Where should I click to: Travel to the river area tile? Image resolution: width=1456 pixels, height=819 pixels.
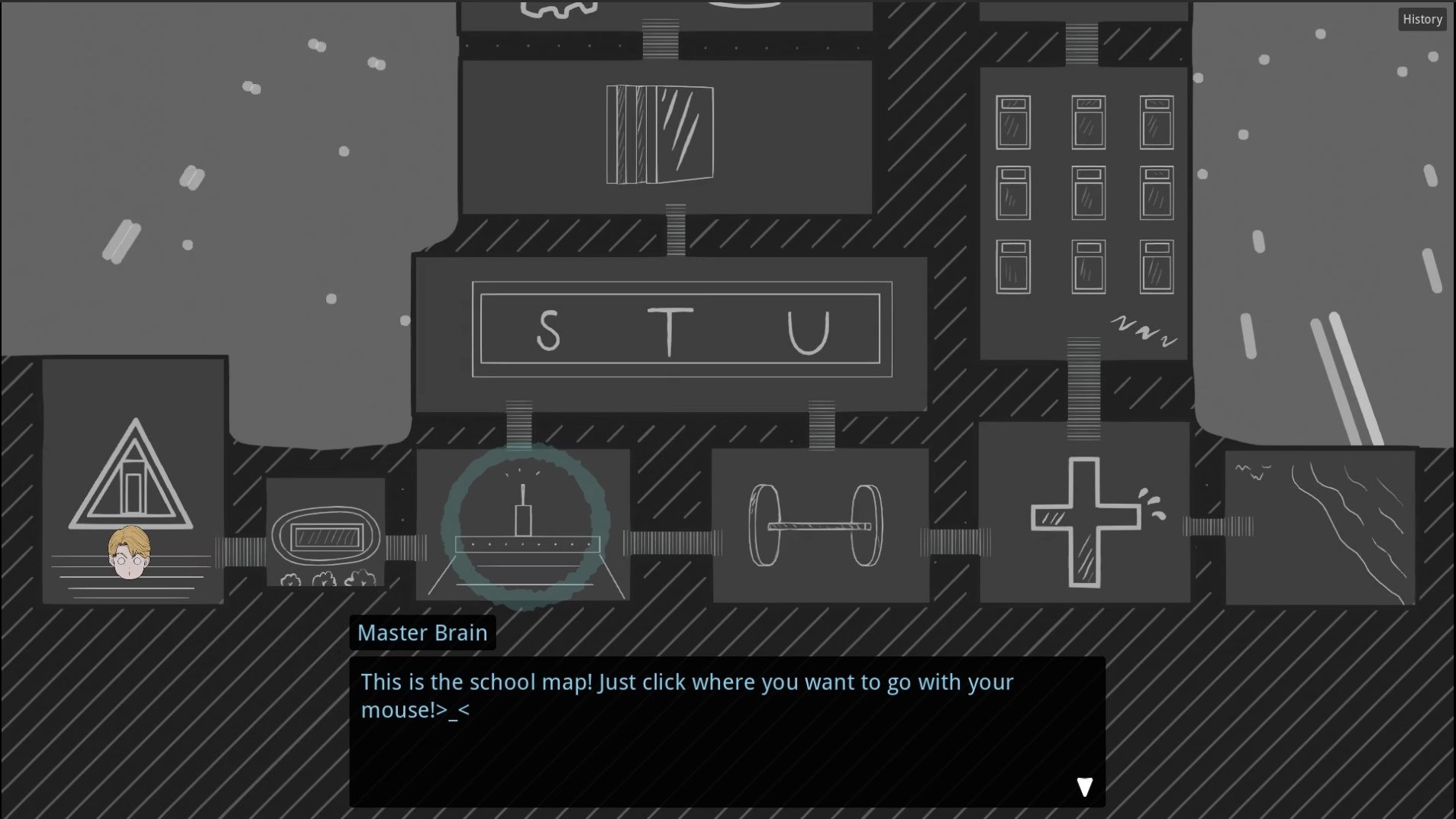(x=1320, y=527)
